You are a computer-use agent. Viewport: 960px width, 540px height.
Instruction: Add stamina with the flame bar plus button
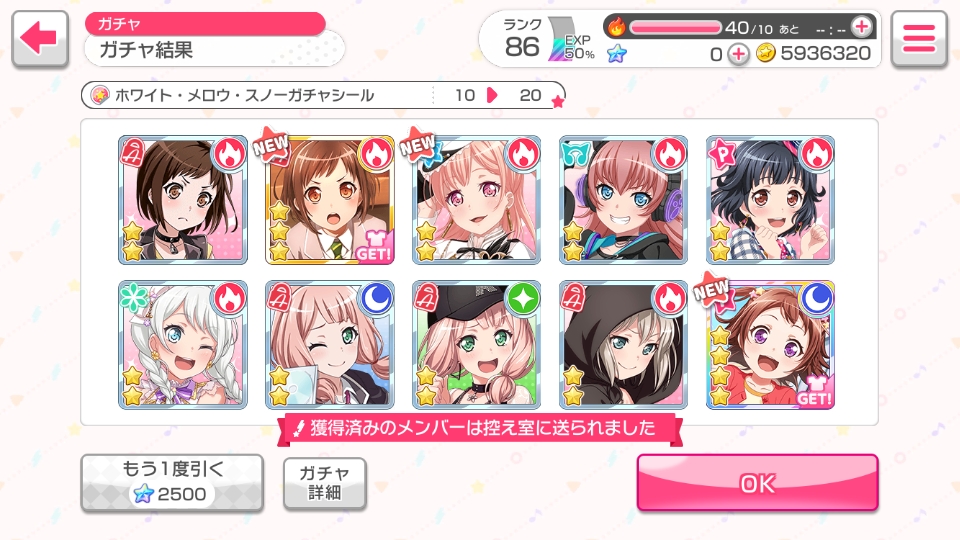pyautogui.click(x=860, y=27)
